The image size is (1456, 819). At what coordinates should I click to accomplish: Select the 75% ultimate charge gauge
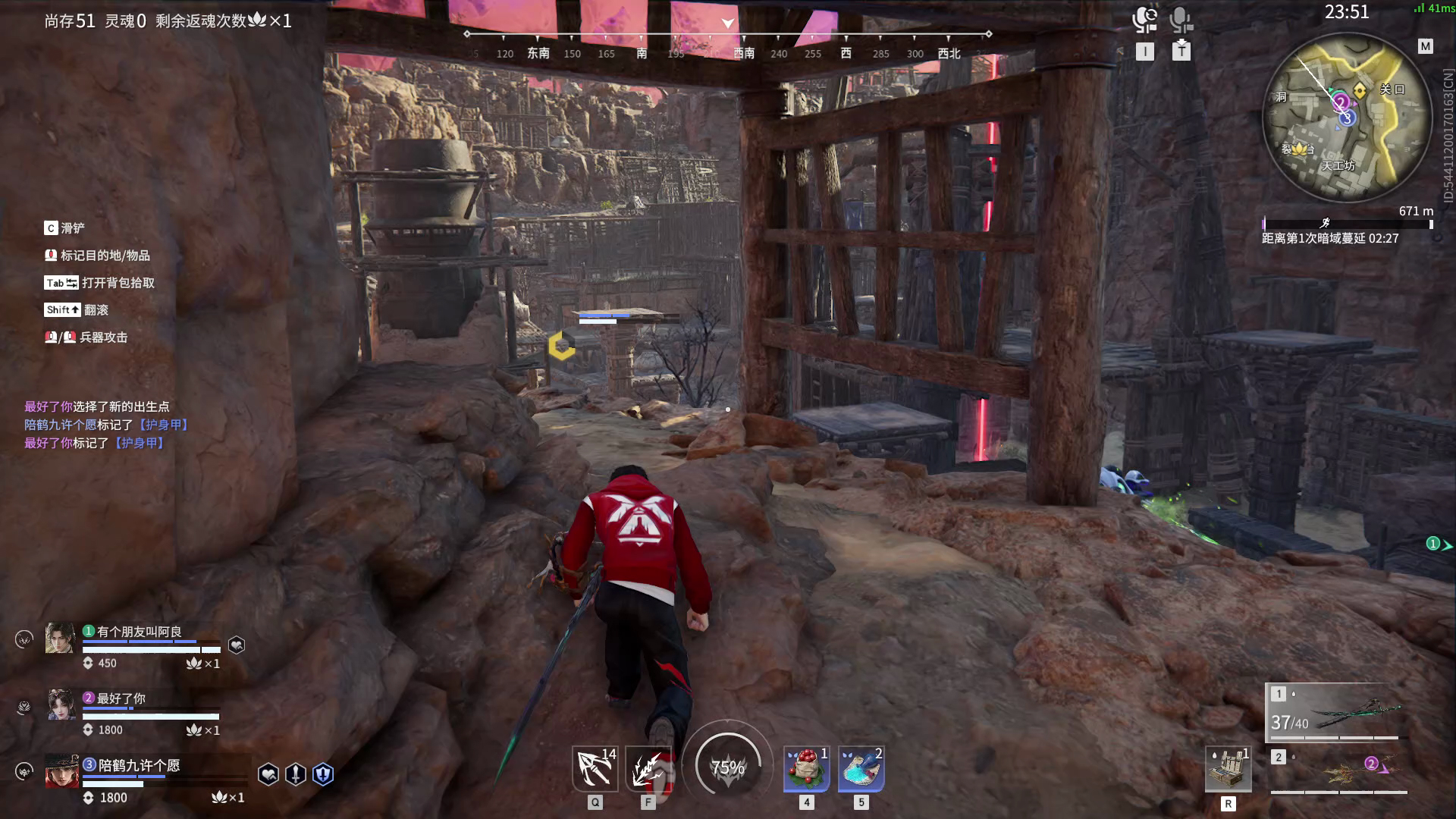tap(728, 767)
